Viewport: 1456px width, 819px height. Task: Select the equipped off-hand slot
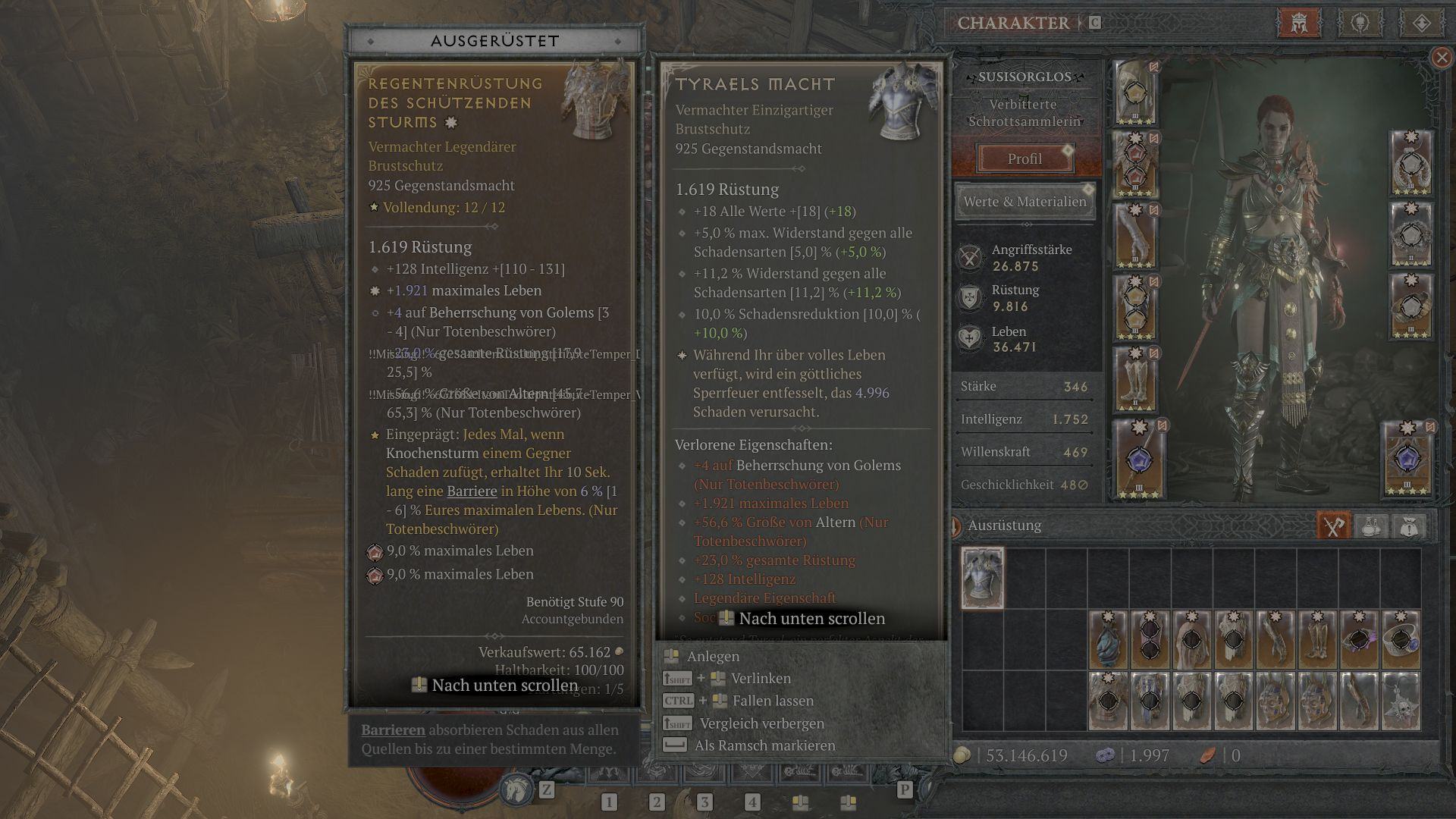pos(1407,460)
